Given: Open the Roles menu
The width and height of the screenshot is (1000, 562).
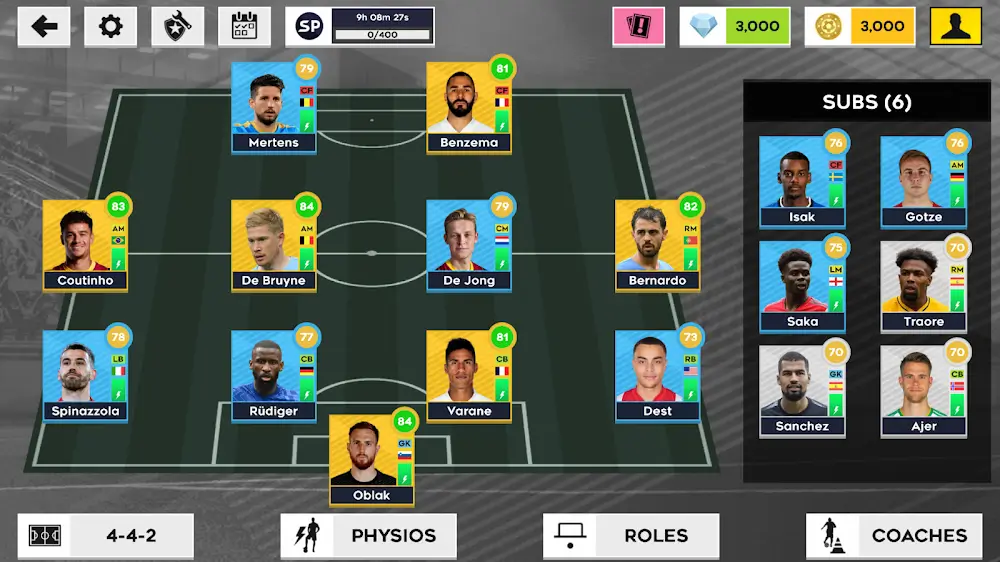Looking at the screenshot, I should pos(630,535).
